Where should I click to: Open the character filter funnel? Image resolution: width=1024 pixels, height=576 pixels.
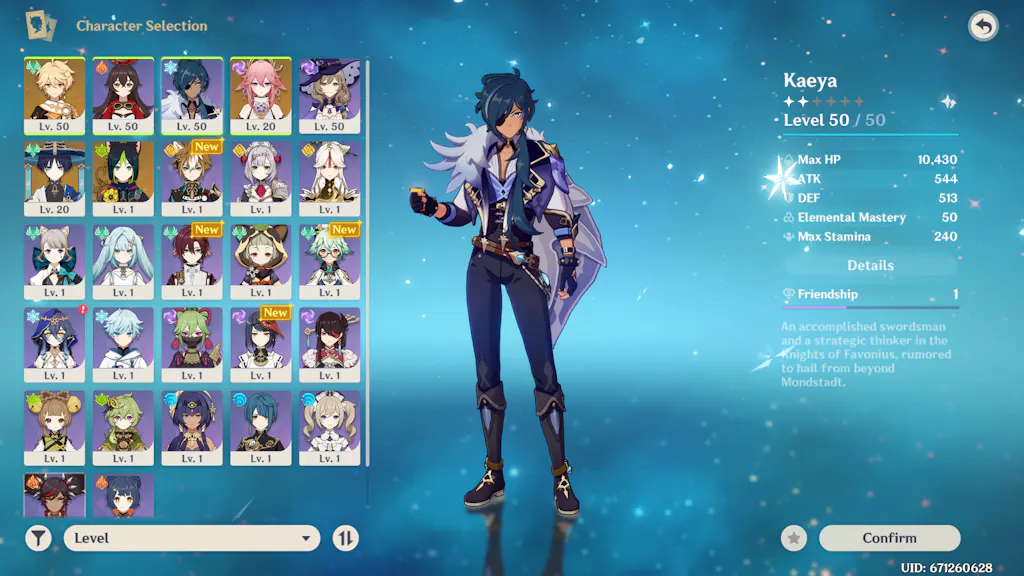[38, 538]
